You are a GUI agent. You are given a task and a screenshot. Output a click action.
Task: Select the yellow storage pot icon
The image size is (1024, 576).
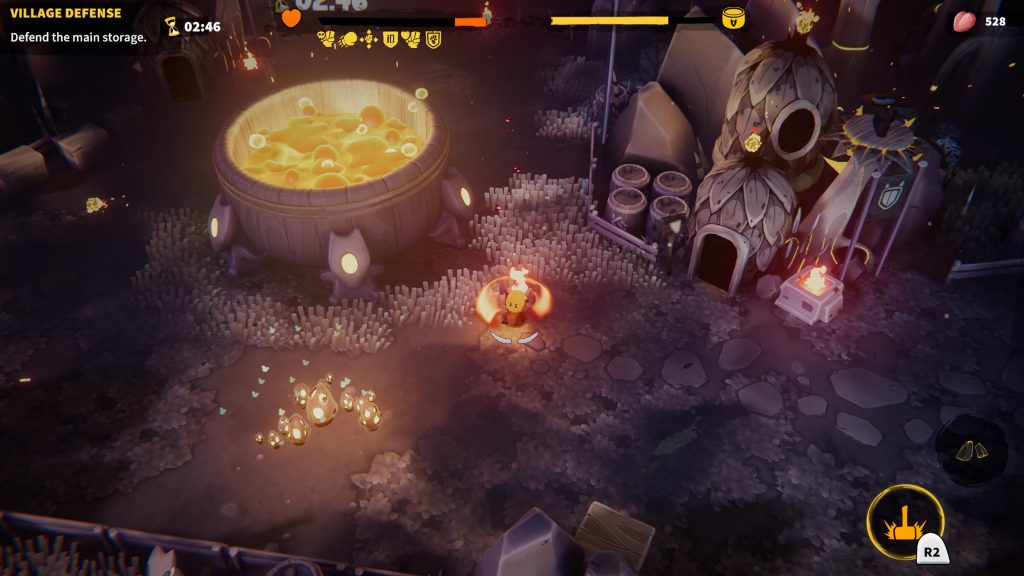(734, 18)
